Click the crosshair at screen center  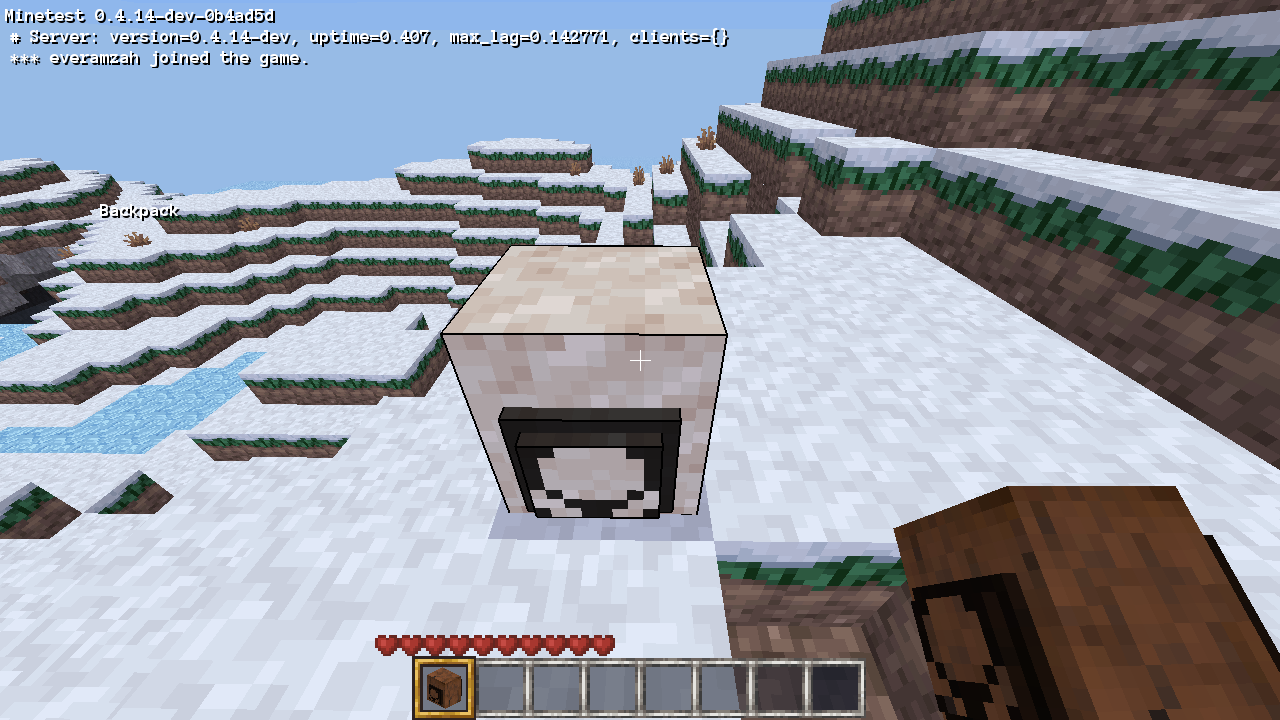pos(640,360)
